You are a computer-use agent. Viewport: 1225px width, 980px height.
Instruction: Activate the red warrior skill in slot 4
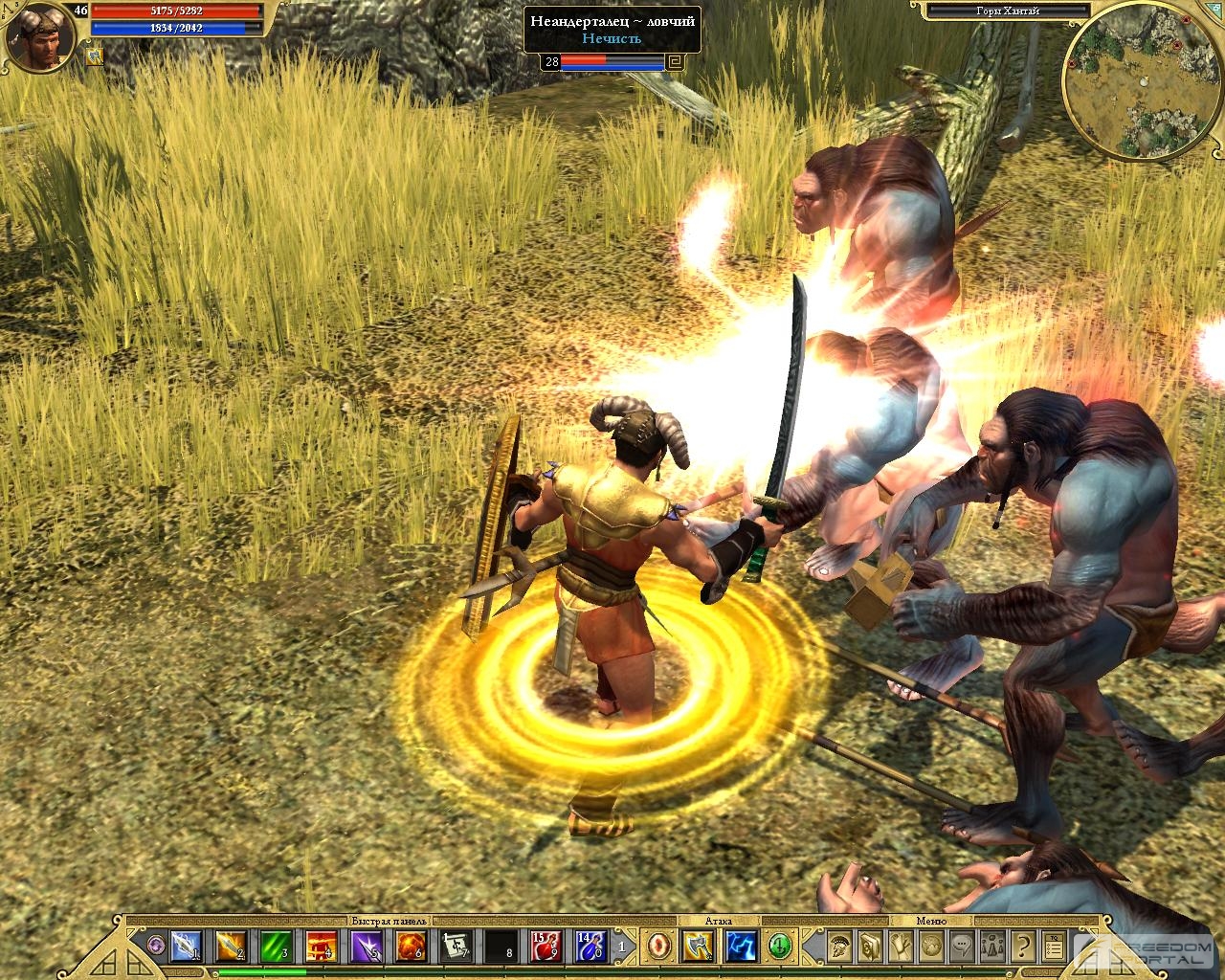coord(321,947)
